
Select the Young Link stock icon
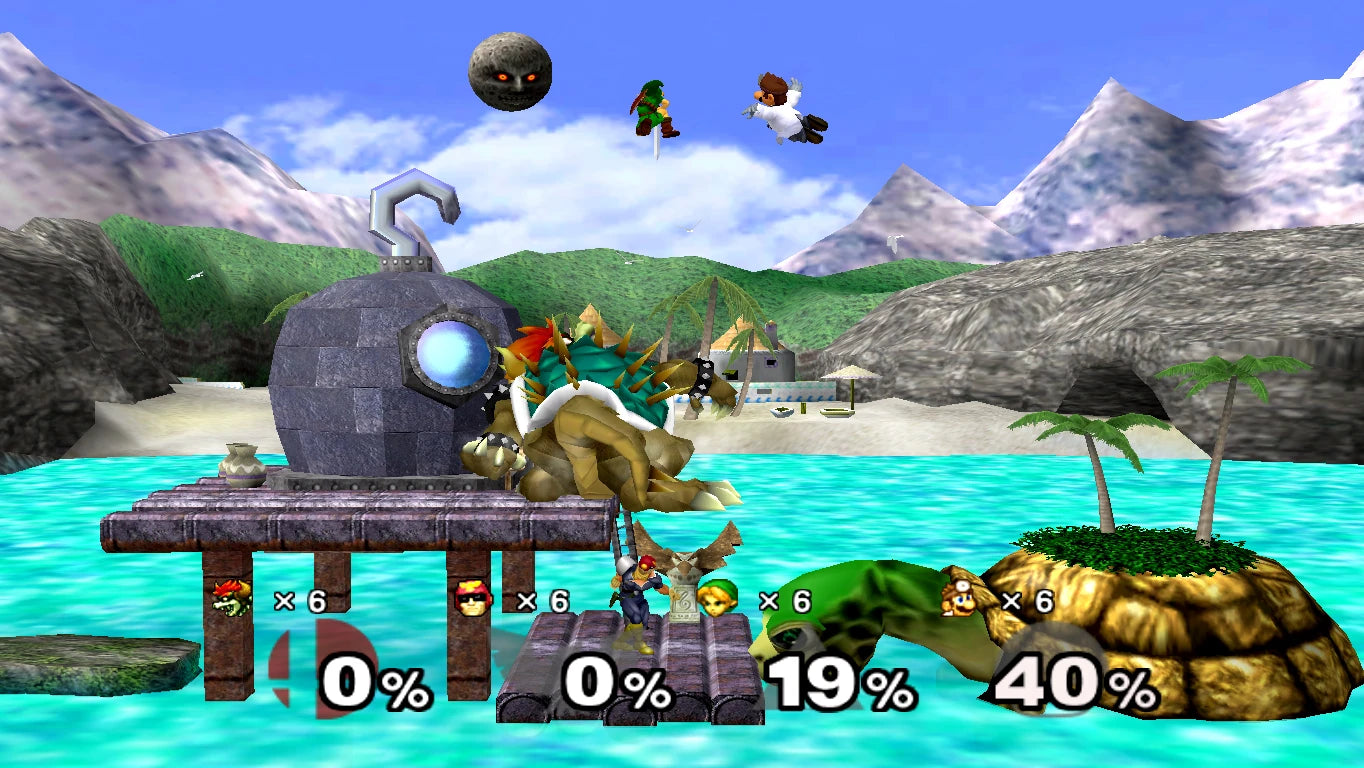click(x=719, y=600)
